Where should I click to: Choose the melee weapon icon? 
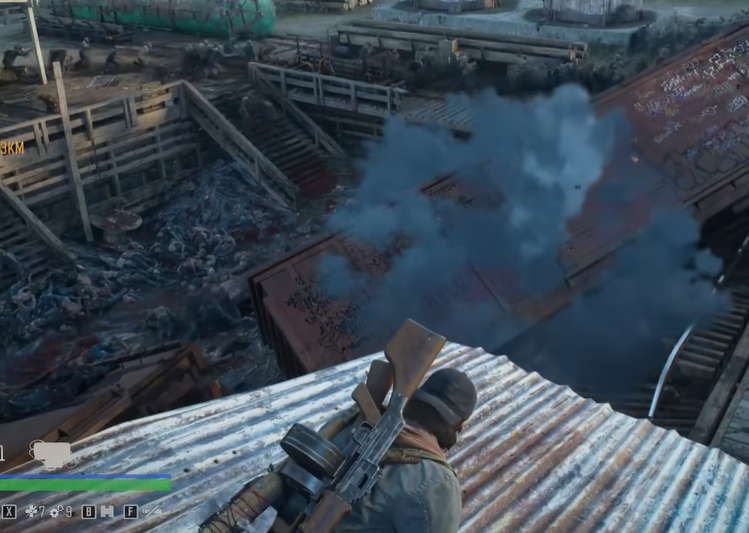152,511
